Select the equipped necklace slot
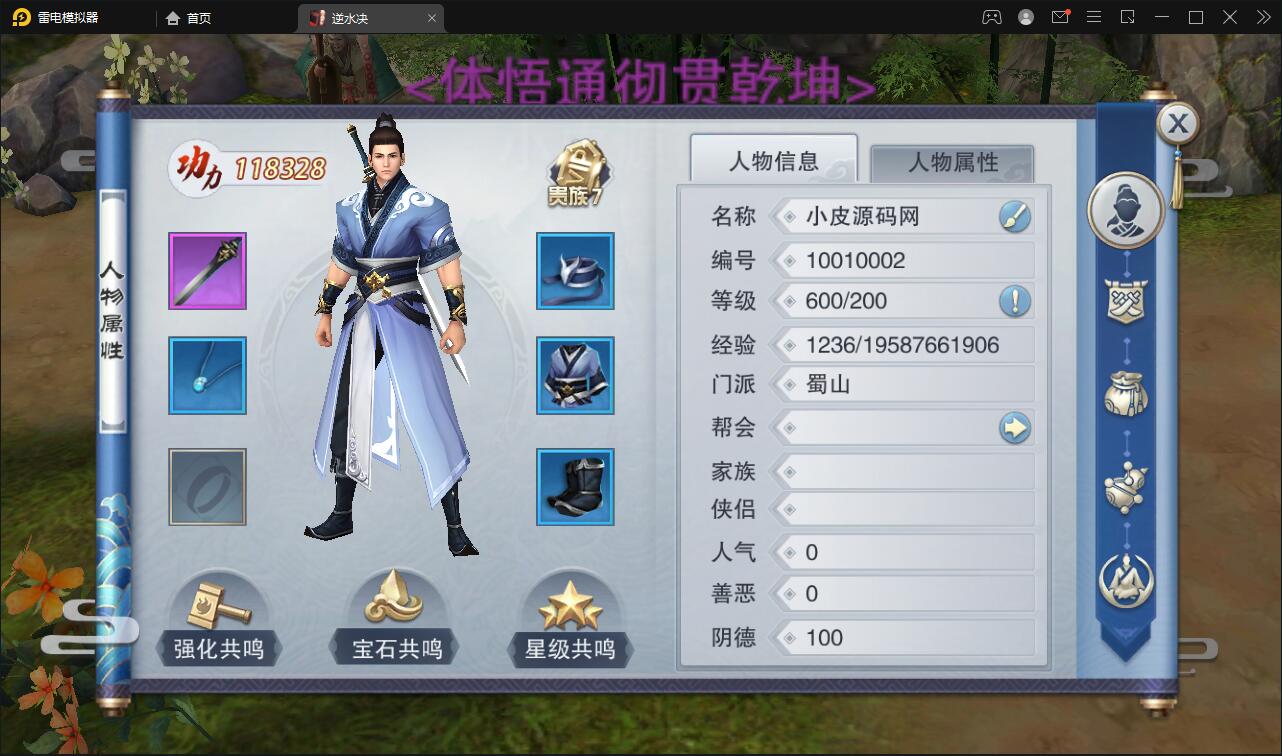 point(207,377)
